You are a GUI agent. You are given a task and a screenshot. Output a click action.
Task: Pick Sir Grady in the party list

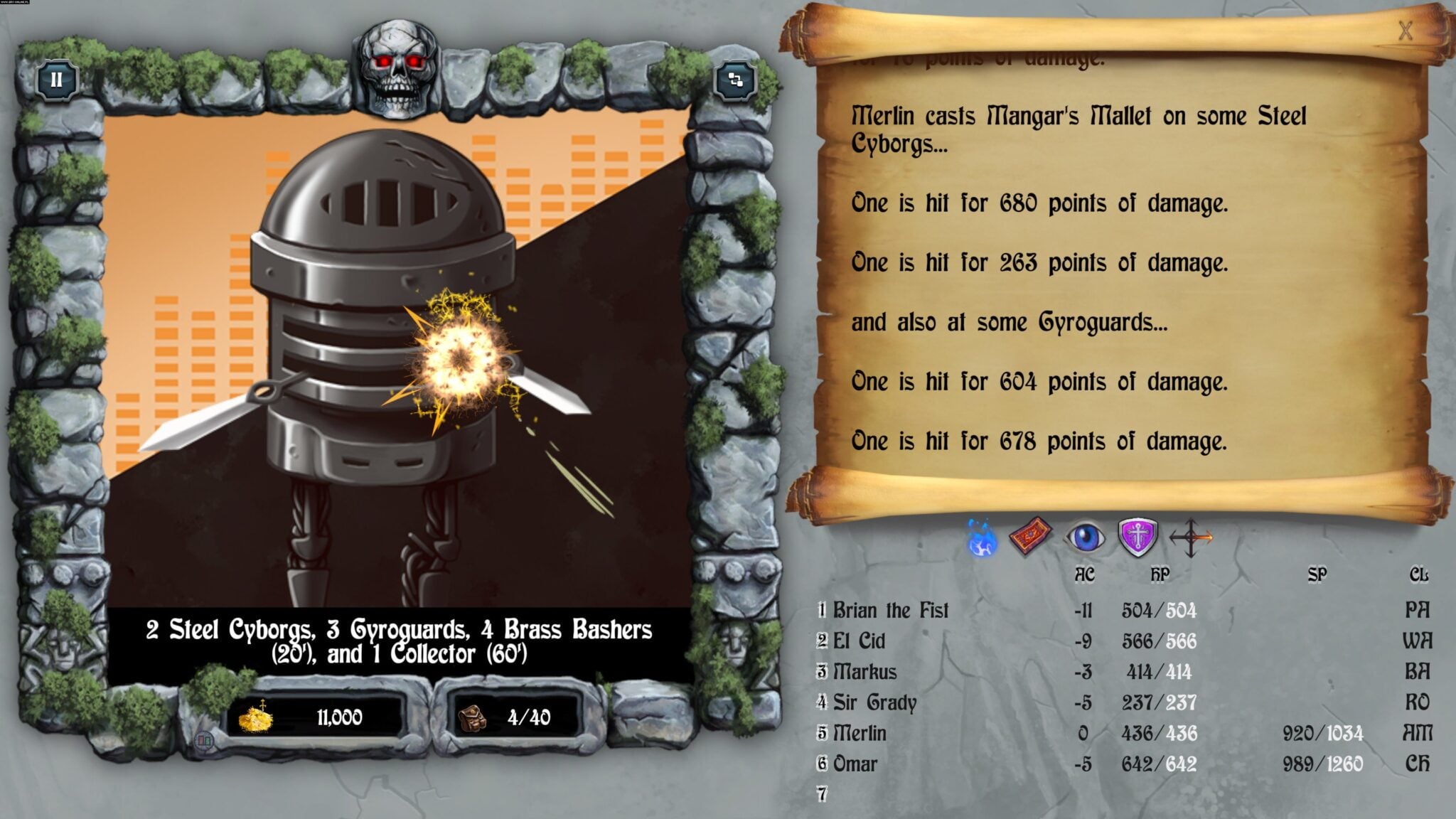[874, 702]
